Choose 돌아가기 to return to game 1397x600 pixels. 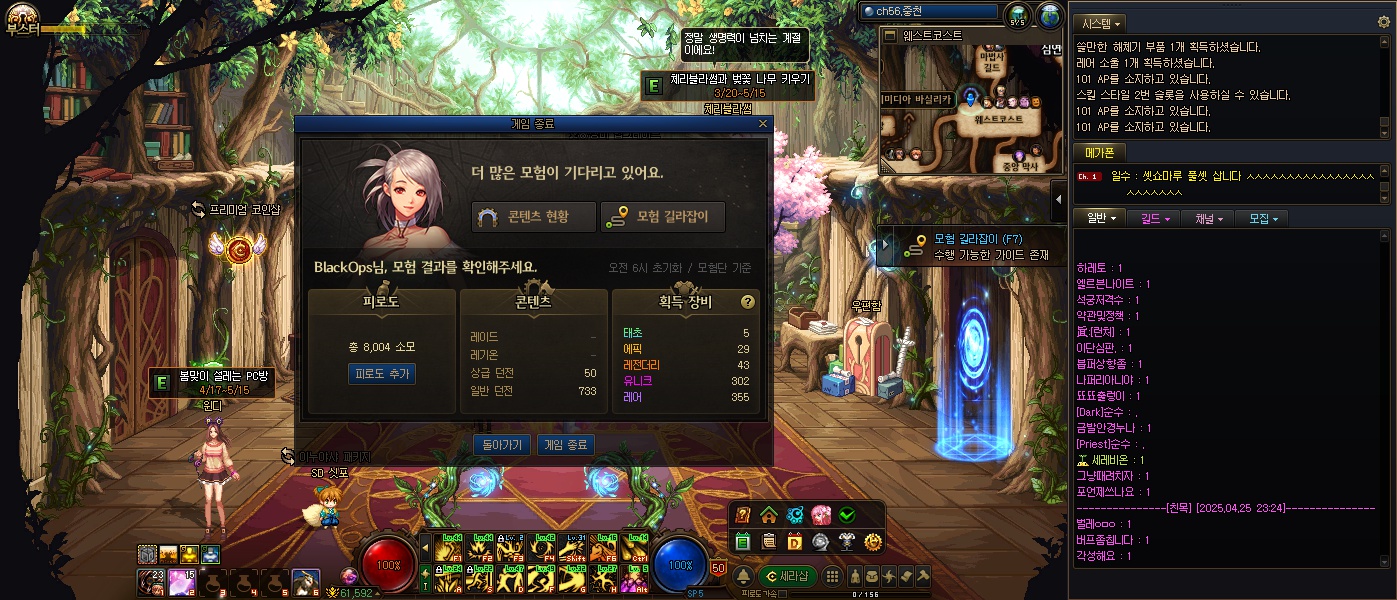pyautogui.click(x=502, y=445)
